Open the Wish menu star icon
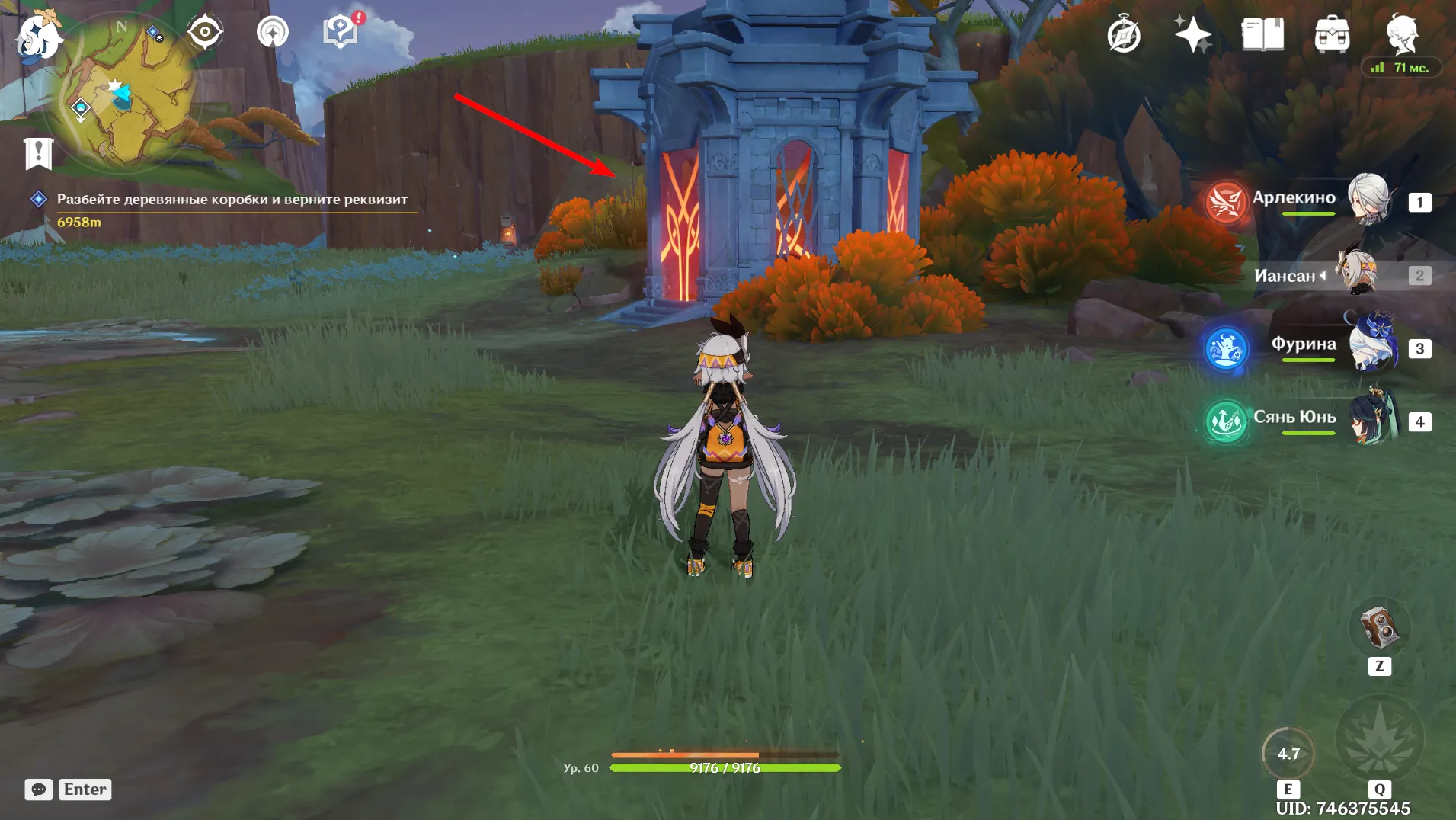Image resolution: width=1456 pixels, height=820 pixels. 1194,33
